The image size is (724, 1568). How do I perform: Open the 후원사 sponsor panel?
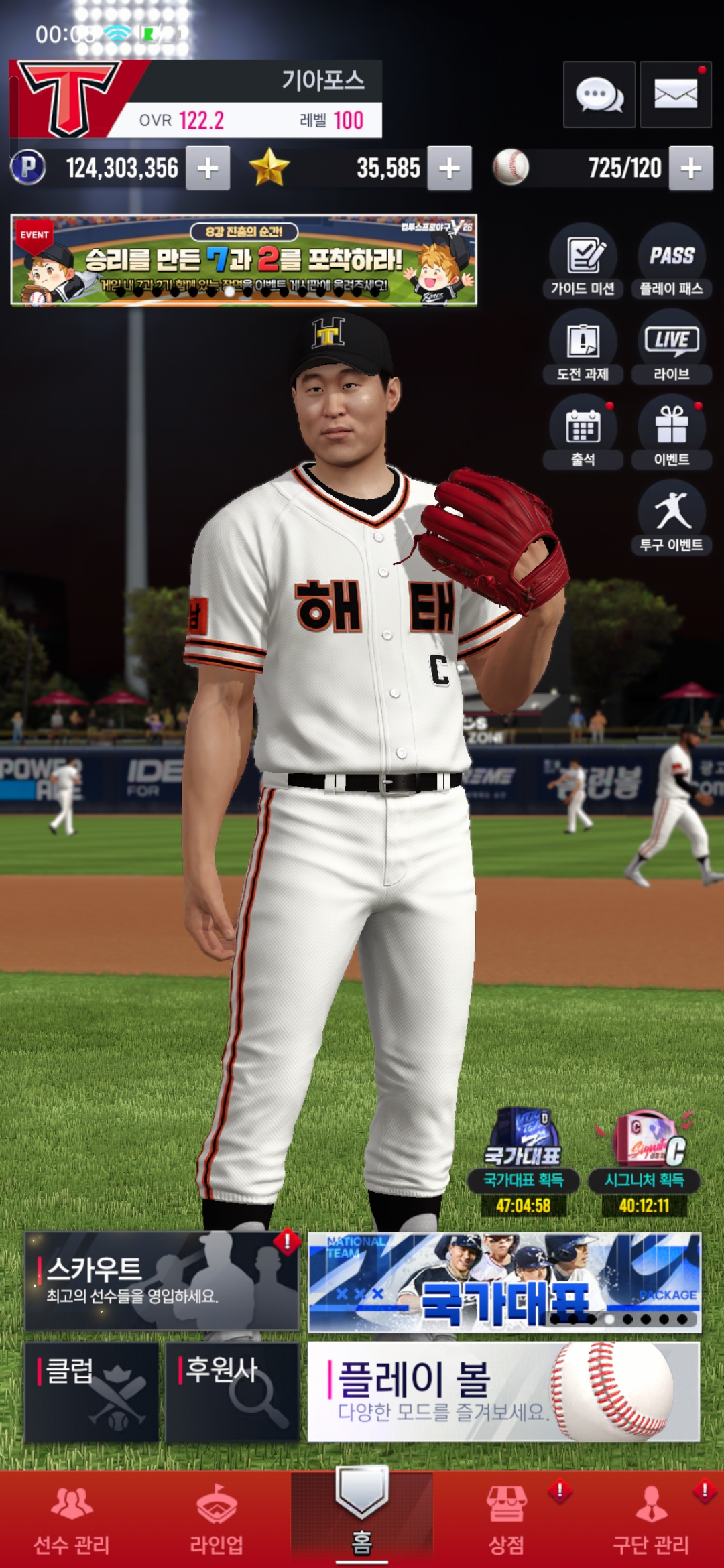tap(232, 1391)
